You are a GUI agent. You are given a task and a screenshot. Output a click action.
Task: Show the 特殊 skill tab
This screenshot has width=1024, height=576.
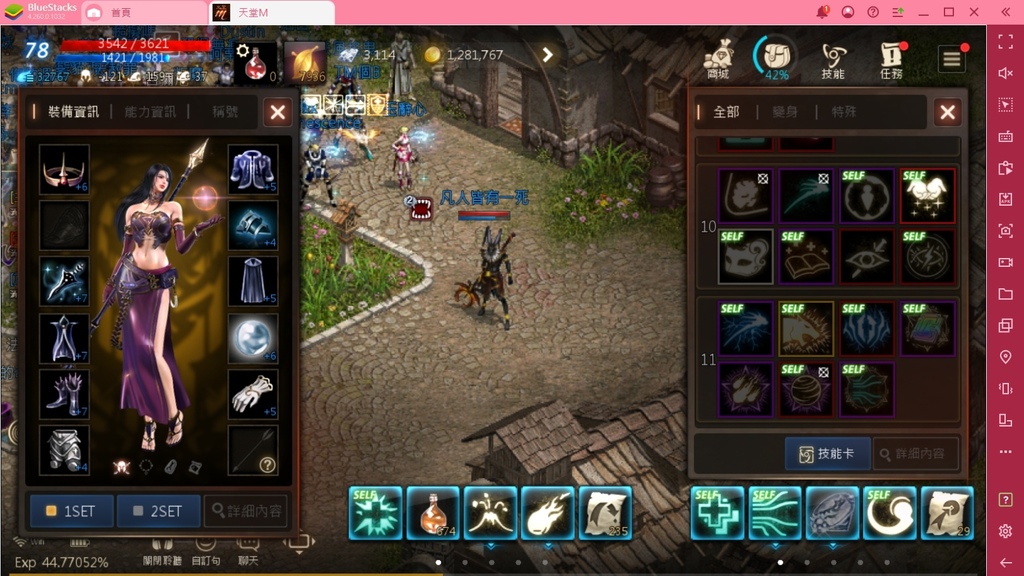pyautogui.click(x=843, y=112)
